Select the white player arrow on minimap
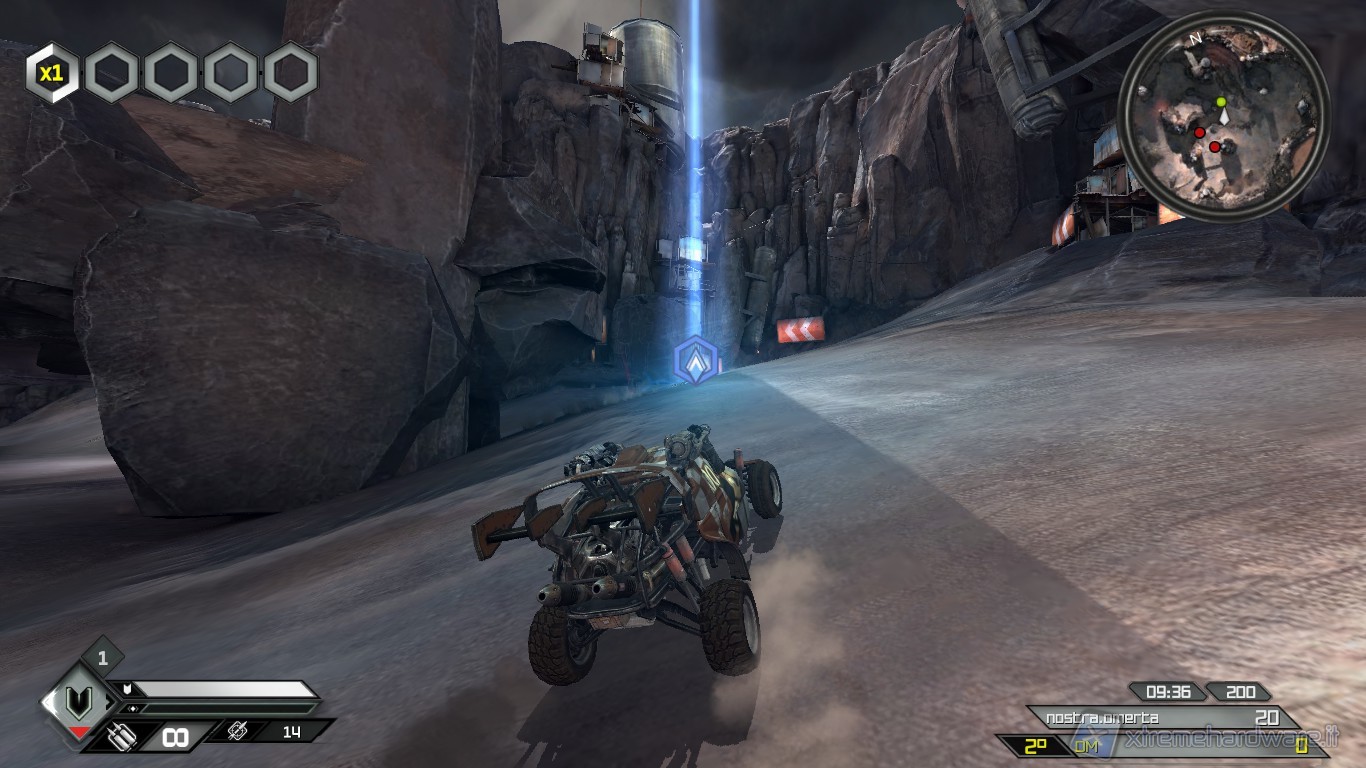 [x=1223, y=117]
